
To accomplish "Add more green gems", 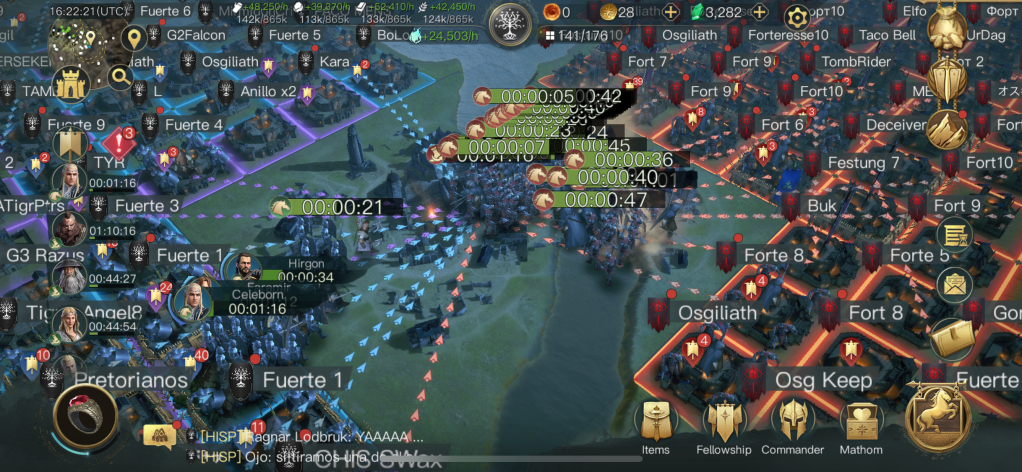I will tap(759, 13).
